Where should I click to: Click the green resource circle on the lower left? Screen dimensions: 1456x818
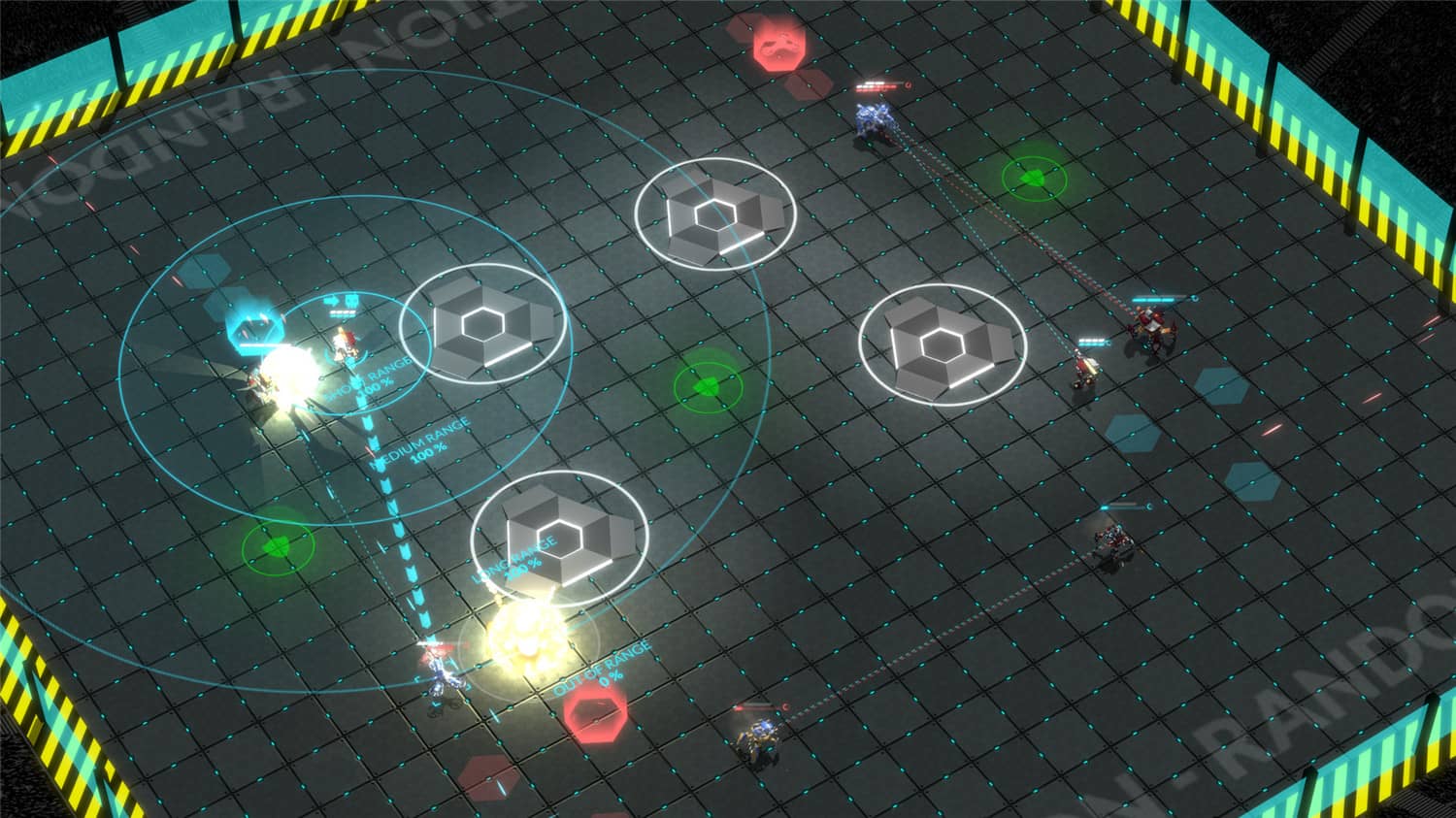pyautogui.click(x=275, y=546)
